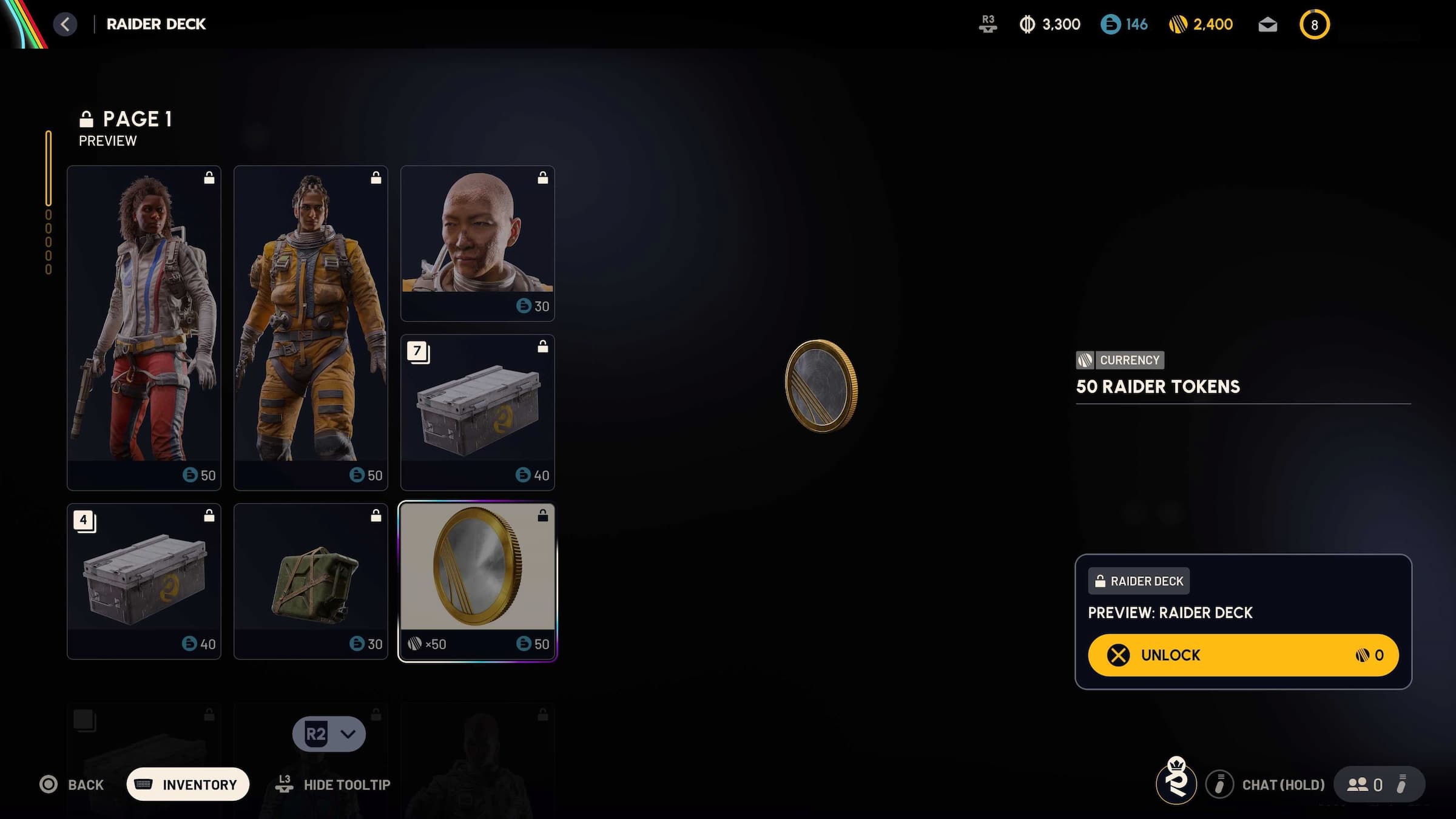Pick the green backpack card

click(x=311, y=581)
